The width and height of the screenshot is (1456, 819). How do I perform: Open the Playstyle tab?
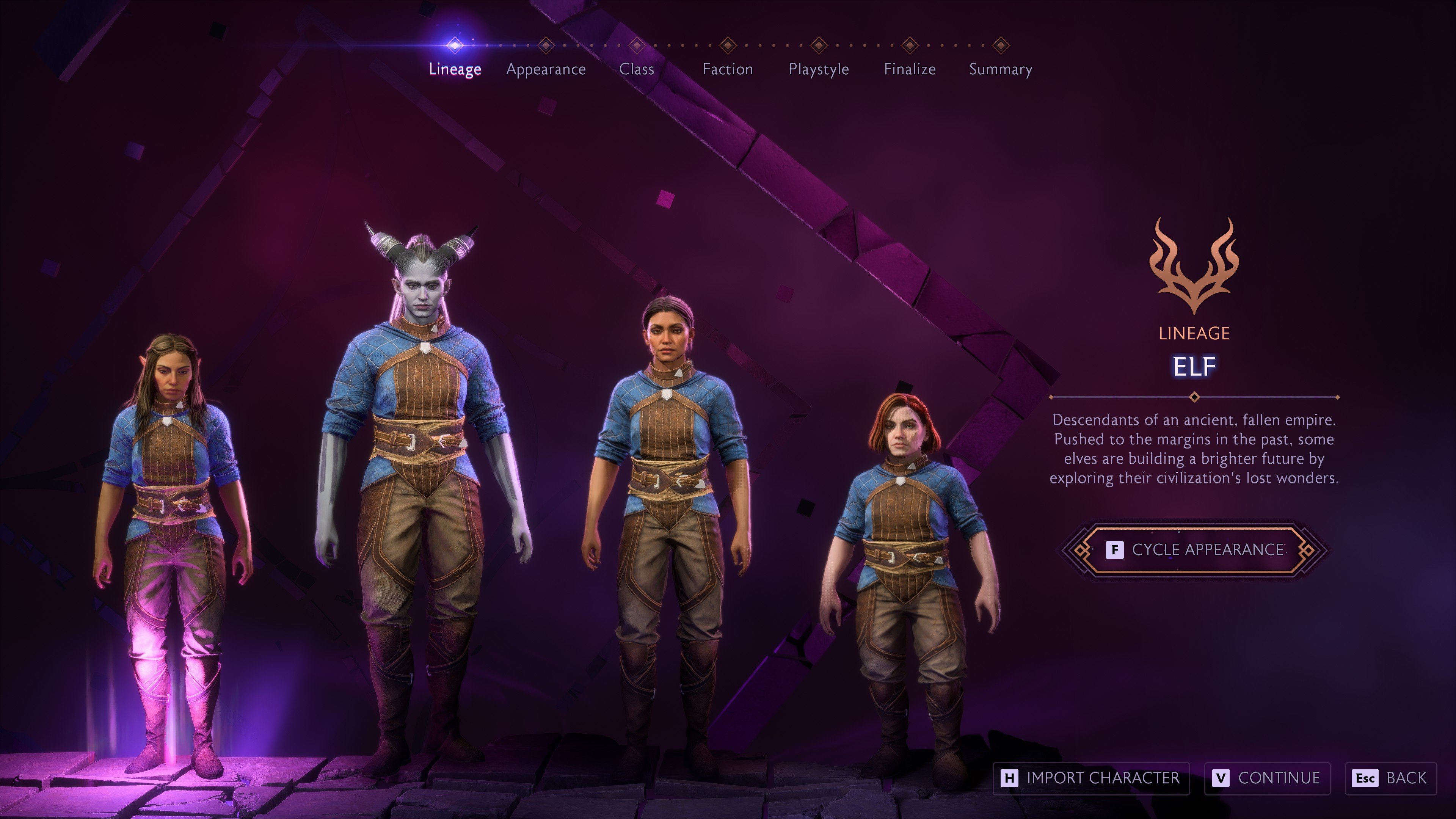819,69
